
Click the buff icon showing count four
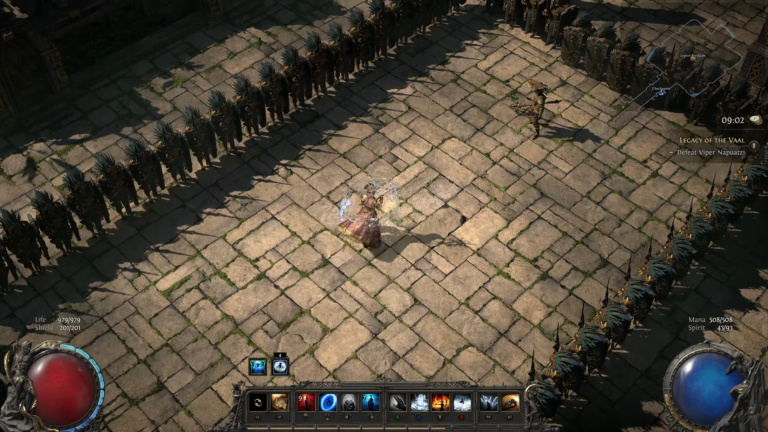280,366
